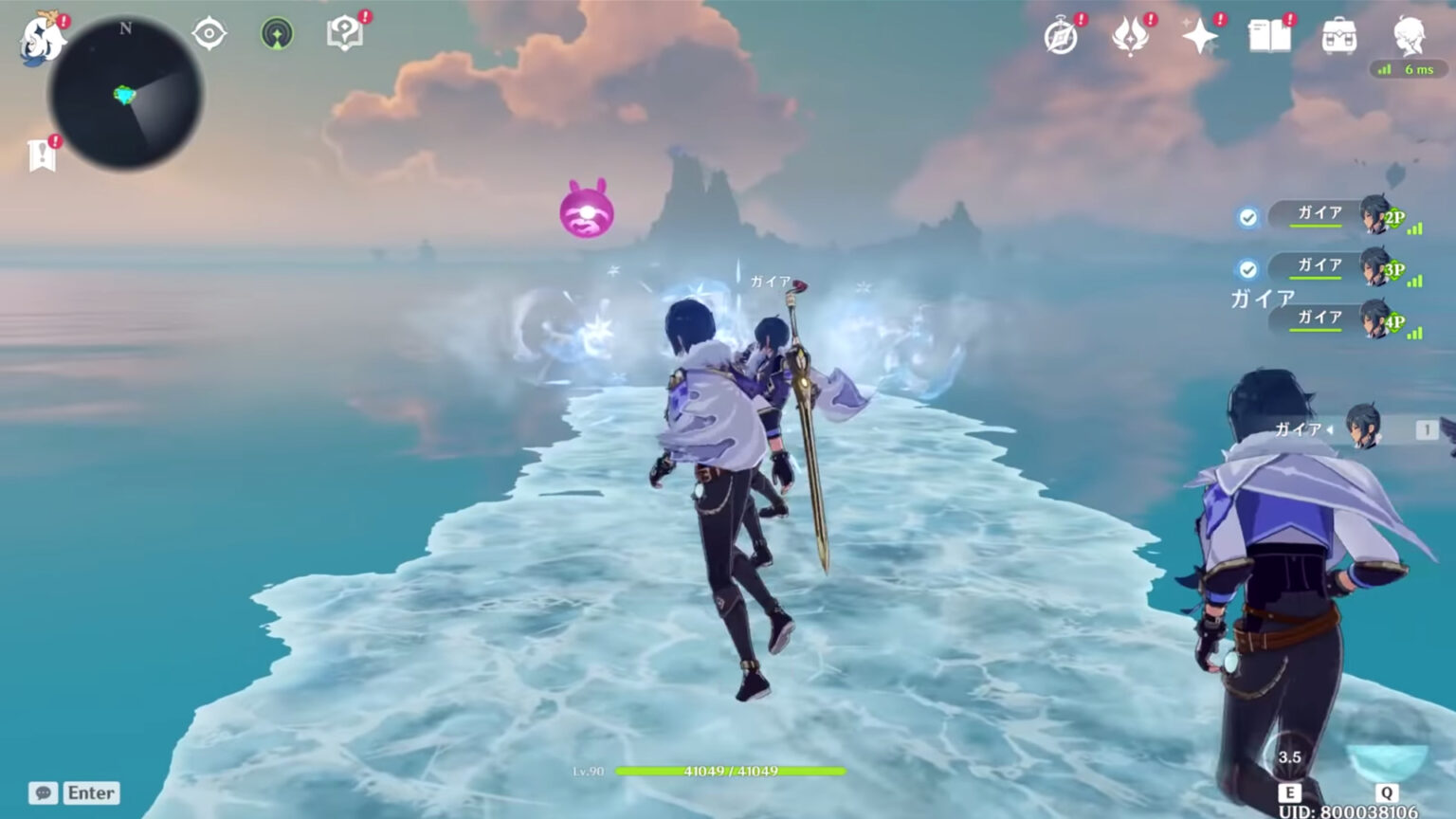
Task: Open the tutorial question mark icon
Action: click(343, 33)
